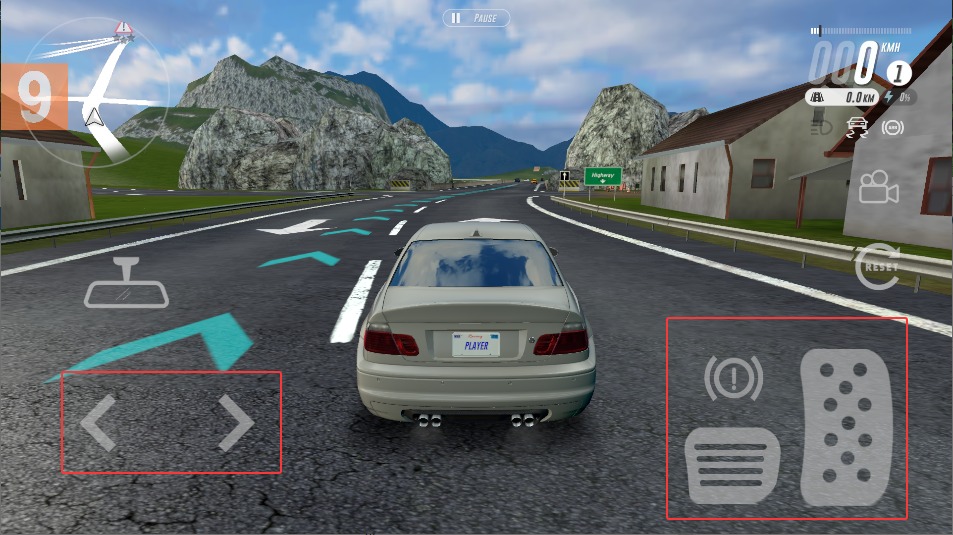Pause the game

point(476,18)
